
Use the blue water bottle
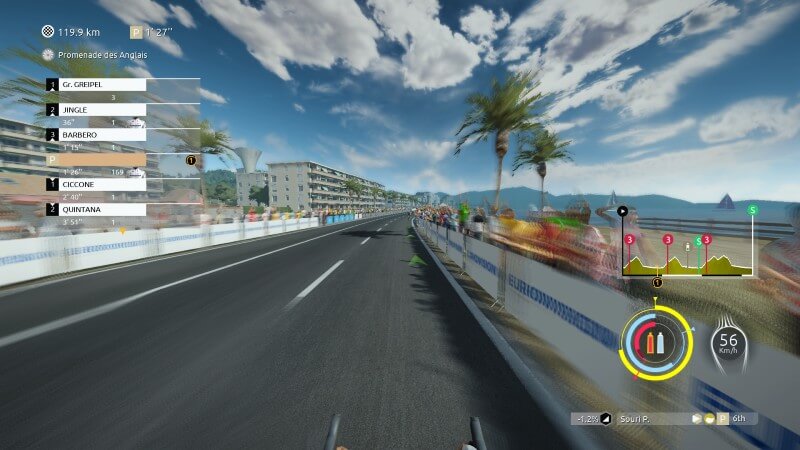(x=660, y=344)
